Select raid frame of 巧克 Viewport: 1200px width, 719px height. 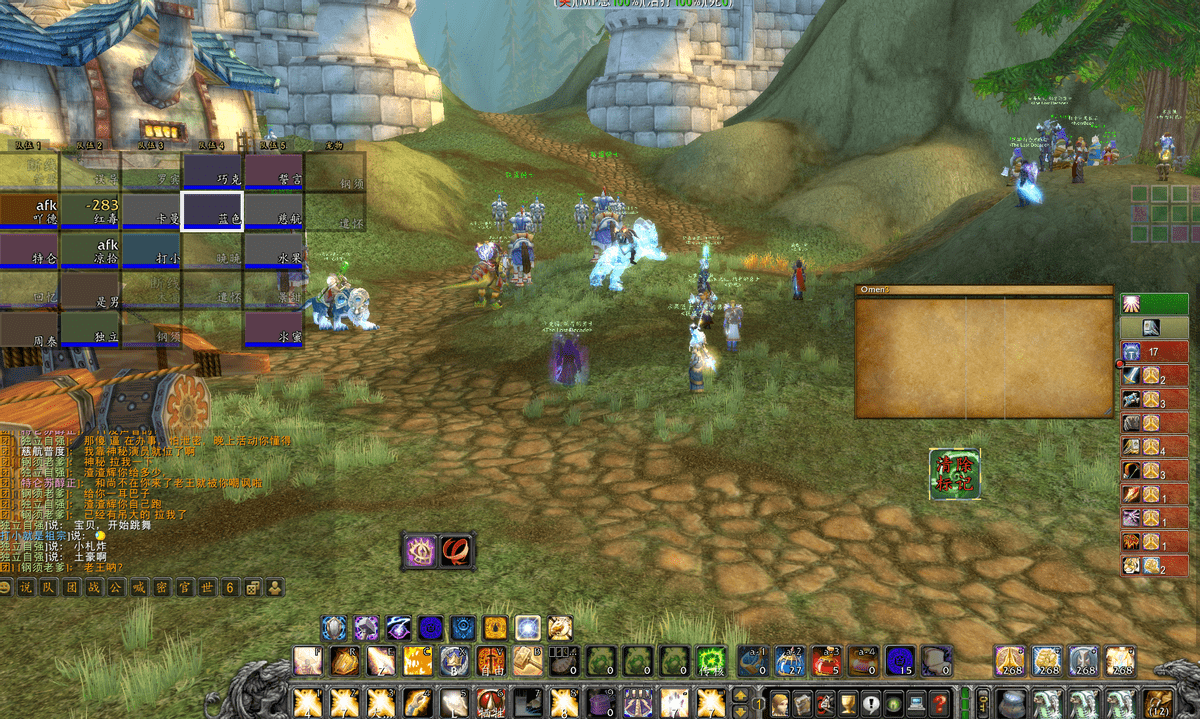pos(212,171)
